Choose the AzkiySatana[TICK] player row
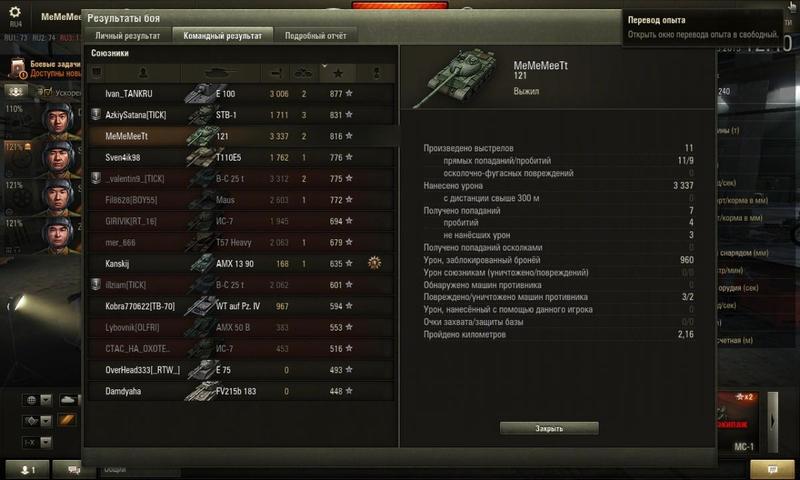The height and width of the screenshot is (480, 800). [x=240, y=115]
